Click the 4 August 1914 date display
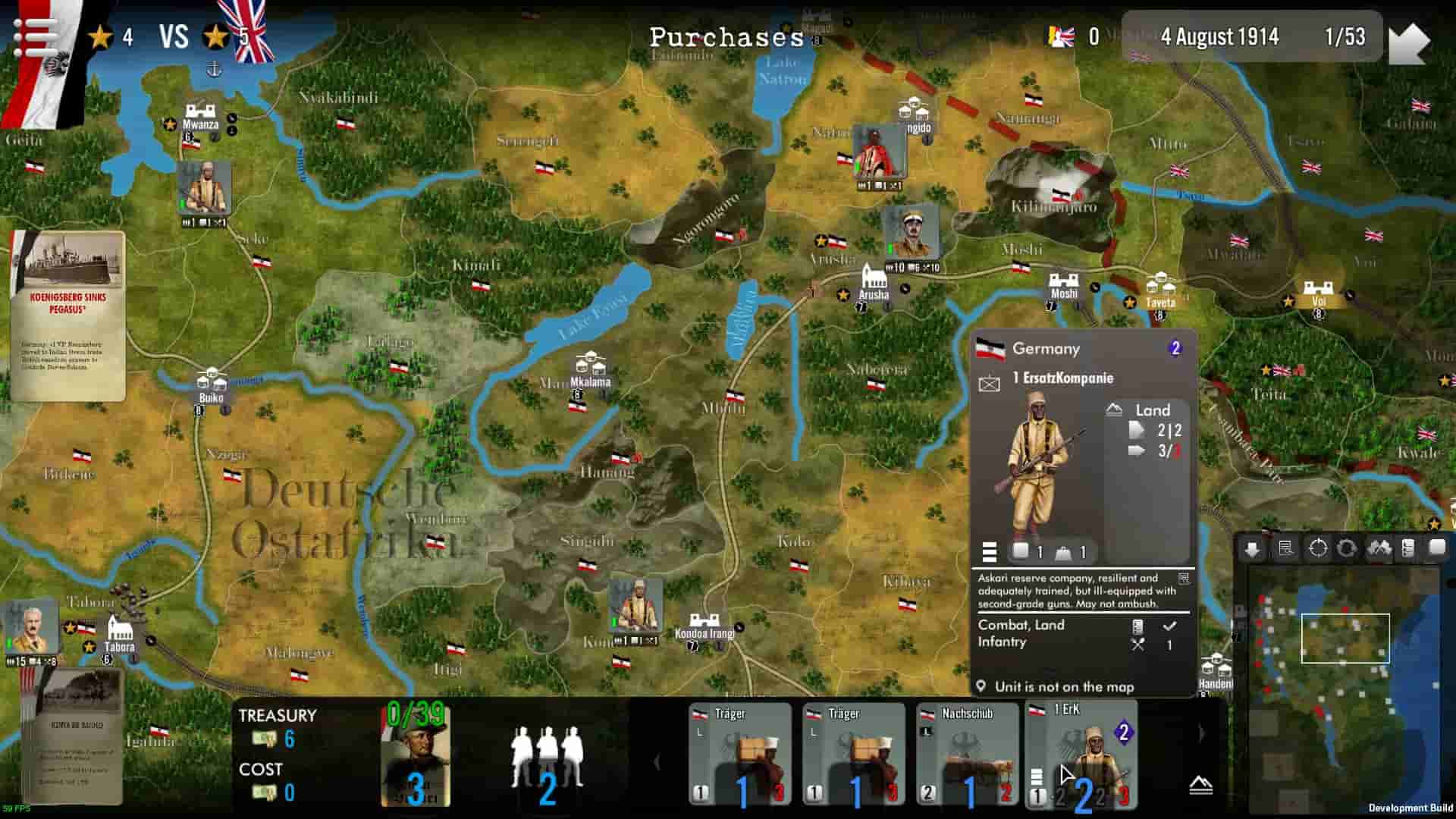Image resolution: width=1456 pixels, height=819 pixels. pos(1221,37)
